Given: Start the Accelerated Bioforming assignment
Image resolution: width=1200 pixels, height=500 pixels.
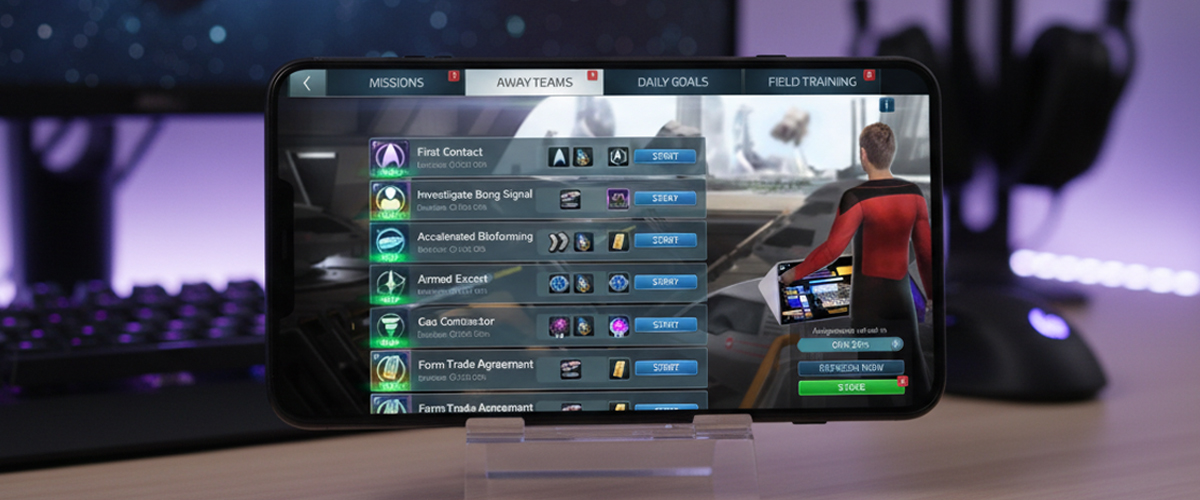Looking at the screenshot, I should (664, 240).
